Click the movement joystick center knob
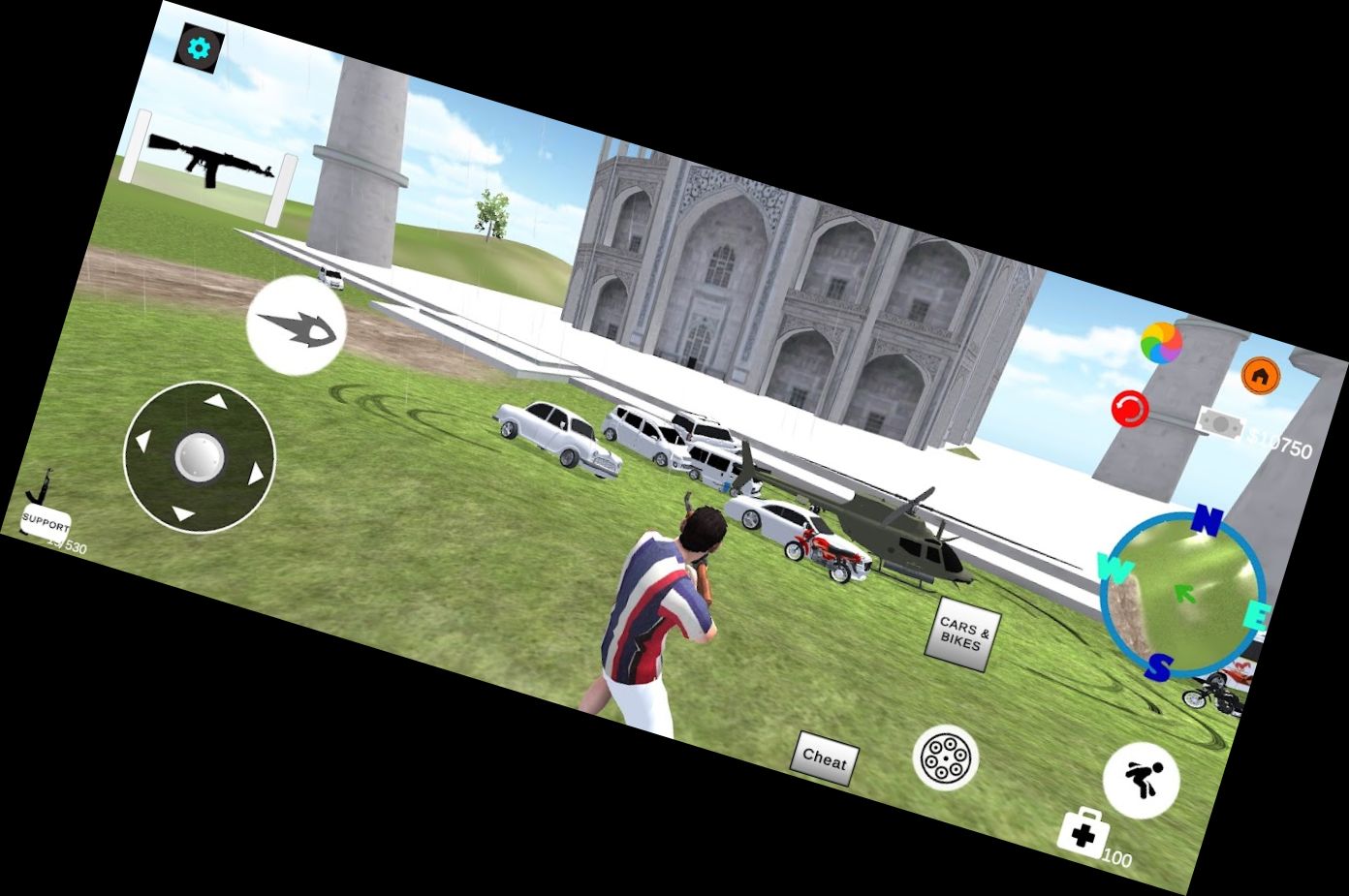1349x896 pixels. pos(200,456)
